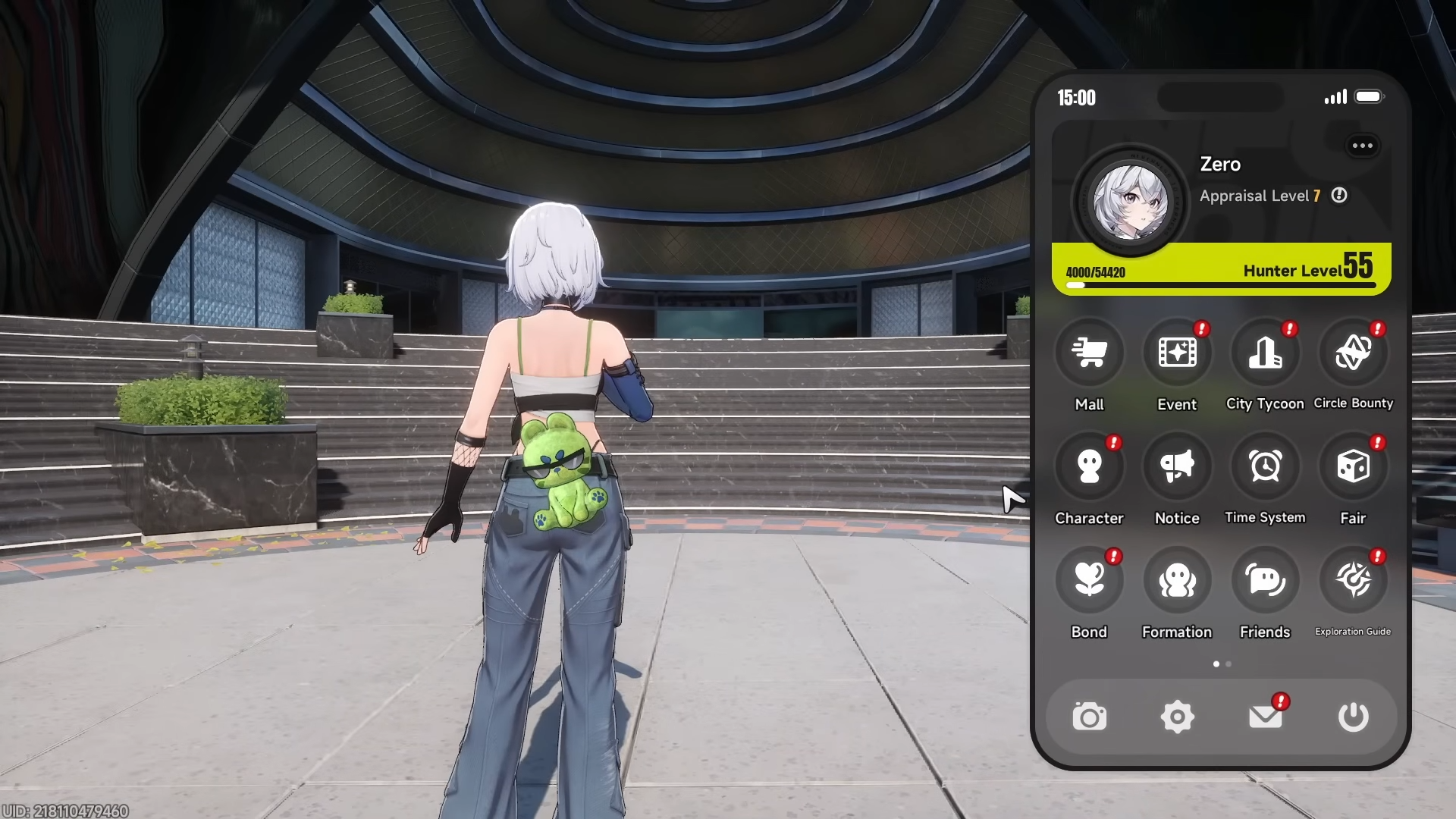
Task: Open the Fair dice icon
Action: click(1353, 466)
